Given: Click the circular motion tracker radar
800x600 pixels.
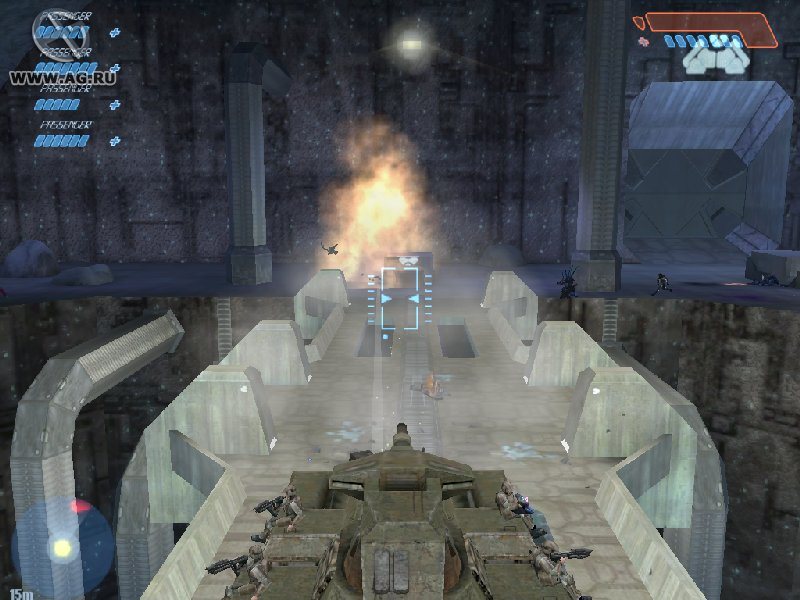Looking at the screenshot, I should 62,545.
